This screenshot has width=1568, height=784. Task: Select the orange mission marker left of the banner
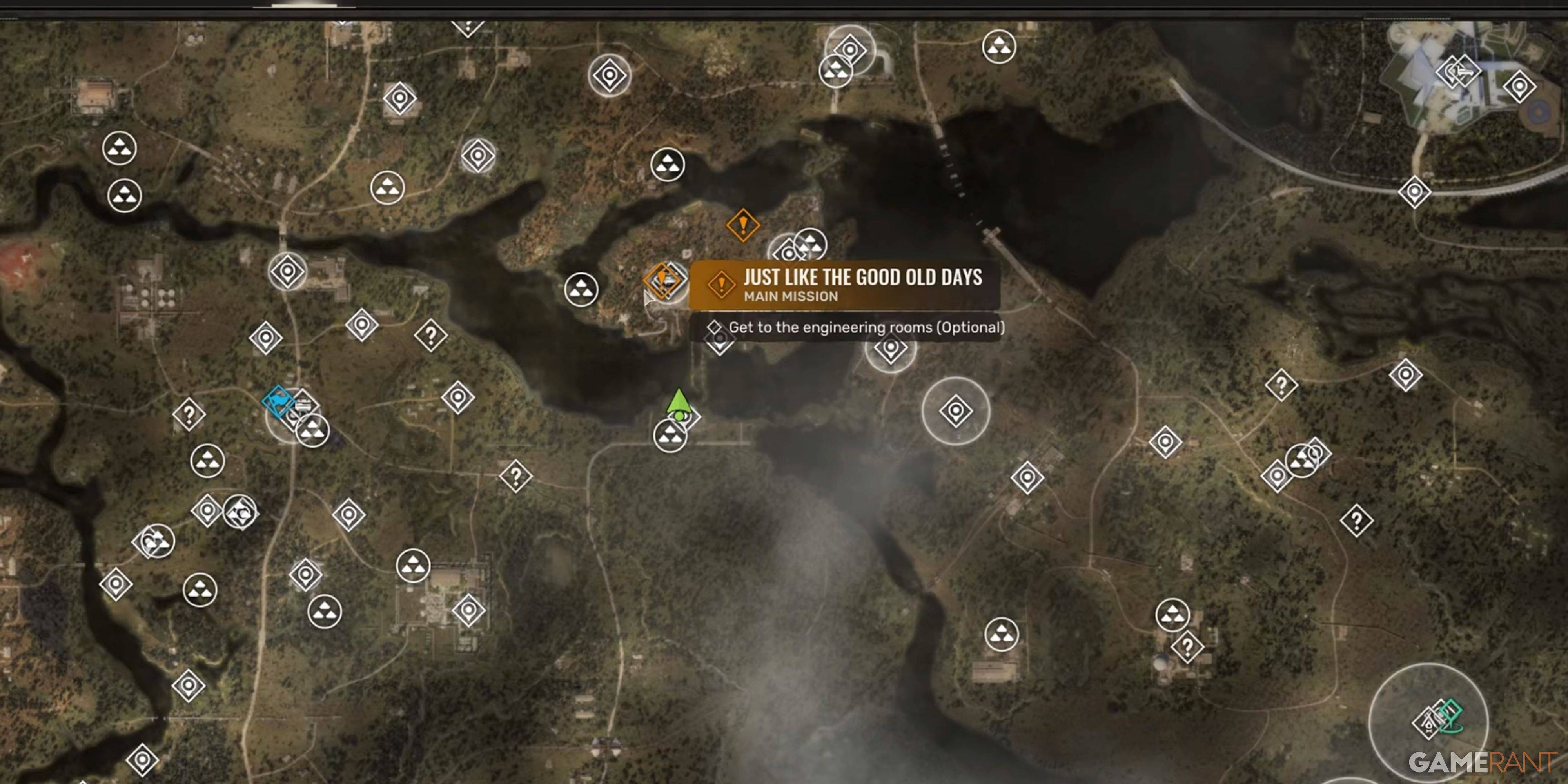pyautogui.click(x=661, y=281)
